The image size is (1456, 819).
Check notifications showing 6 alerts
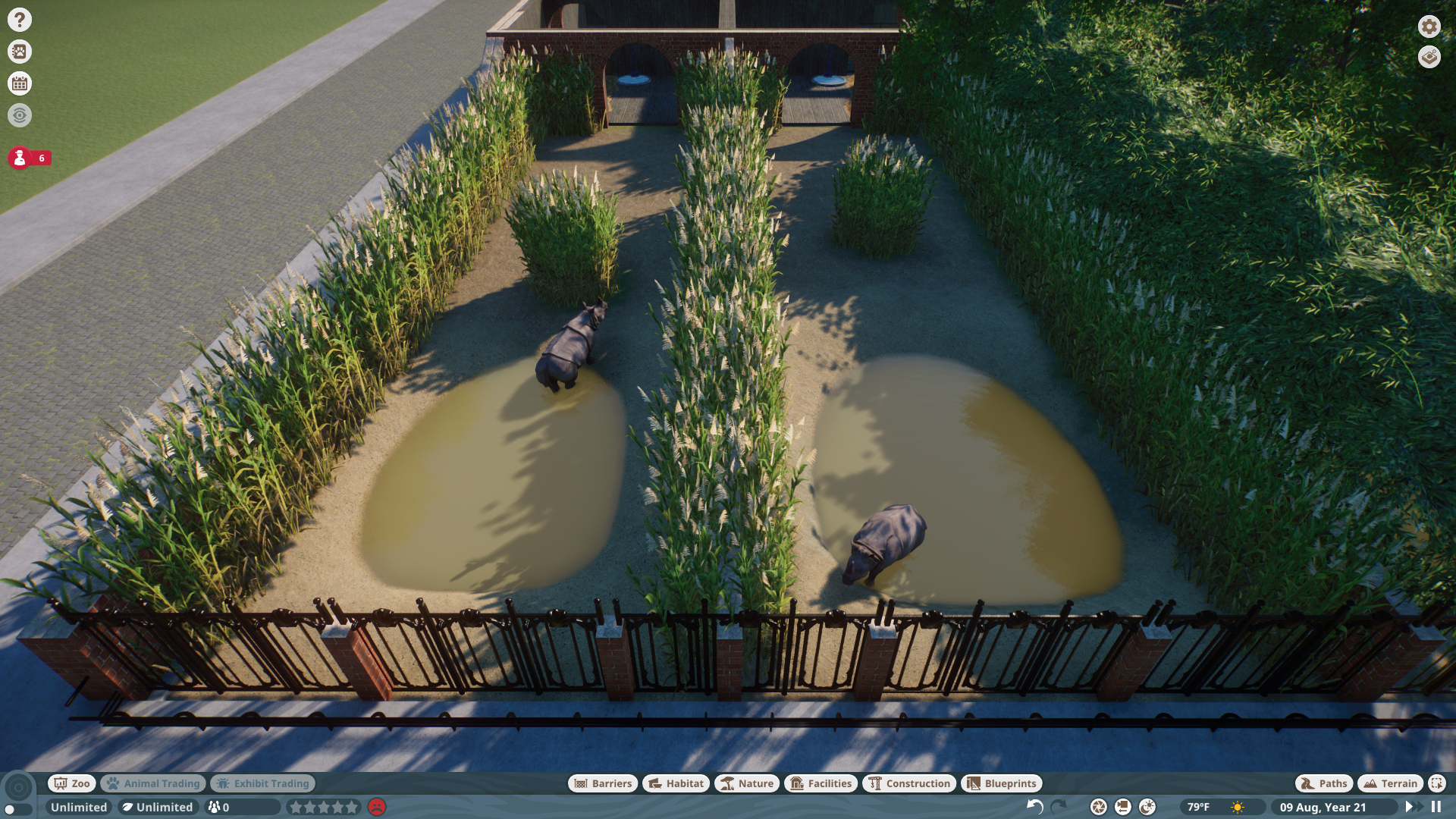pyautogui.click(x=20, y=160)
